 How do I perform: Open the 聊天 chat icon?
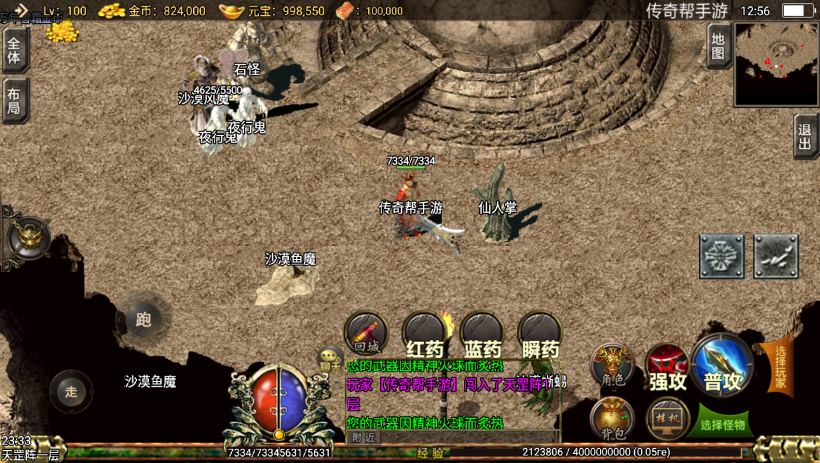tap(329, 360)
